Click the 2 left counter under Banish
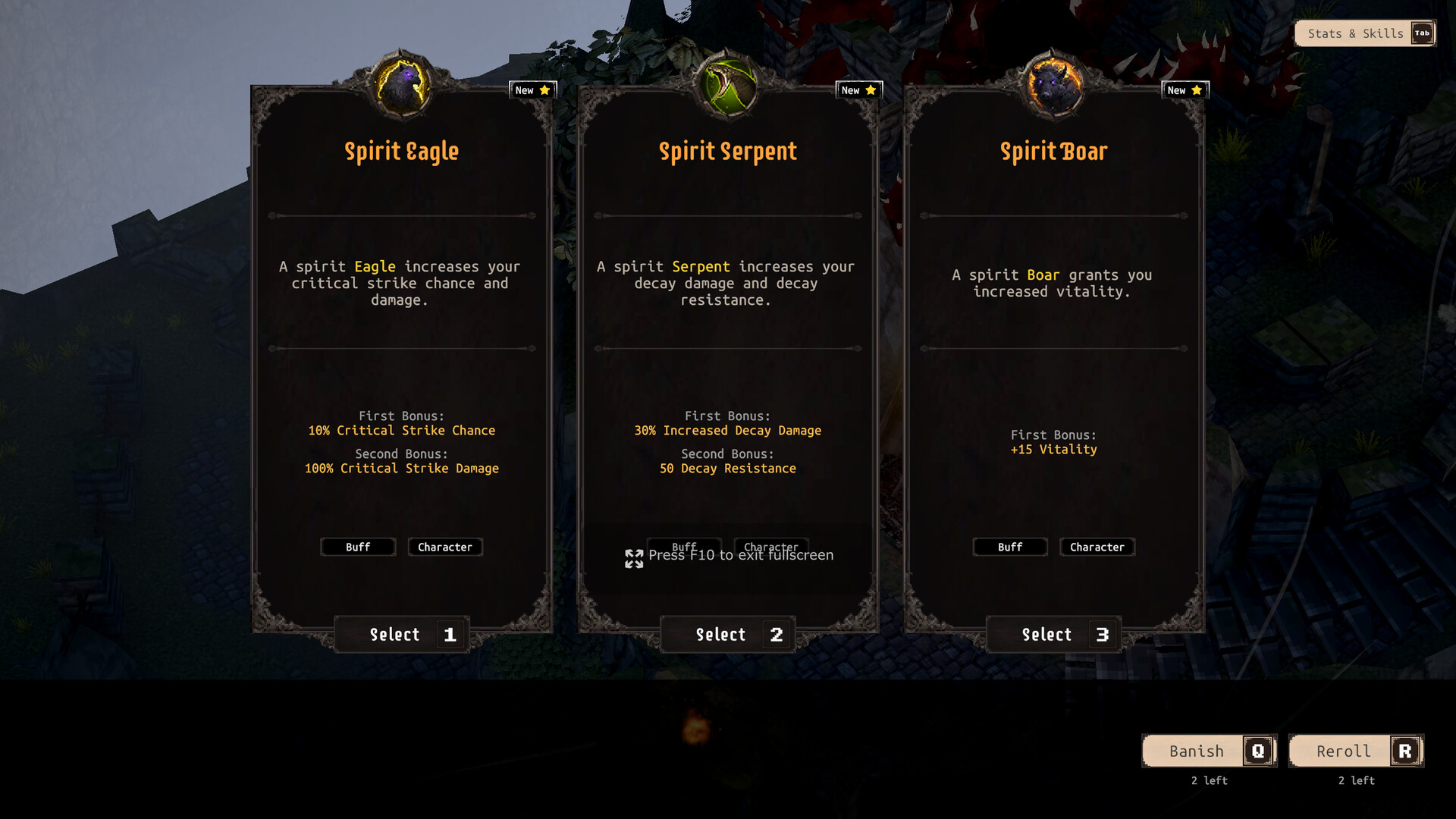1456x819 pixels. tap(1209, 780)
